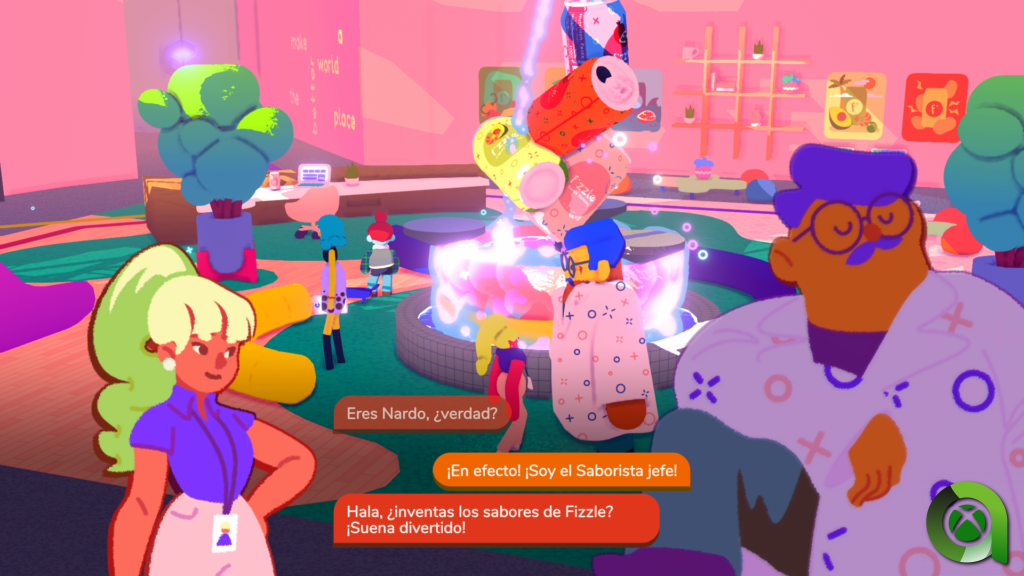Image resolution: width=1024 pixels, height=576 pixels.
Task: Choose the reply "Hala, ¿inventas los sabores de Fizzle?"
Action: click(495, 518)
